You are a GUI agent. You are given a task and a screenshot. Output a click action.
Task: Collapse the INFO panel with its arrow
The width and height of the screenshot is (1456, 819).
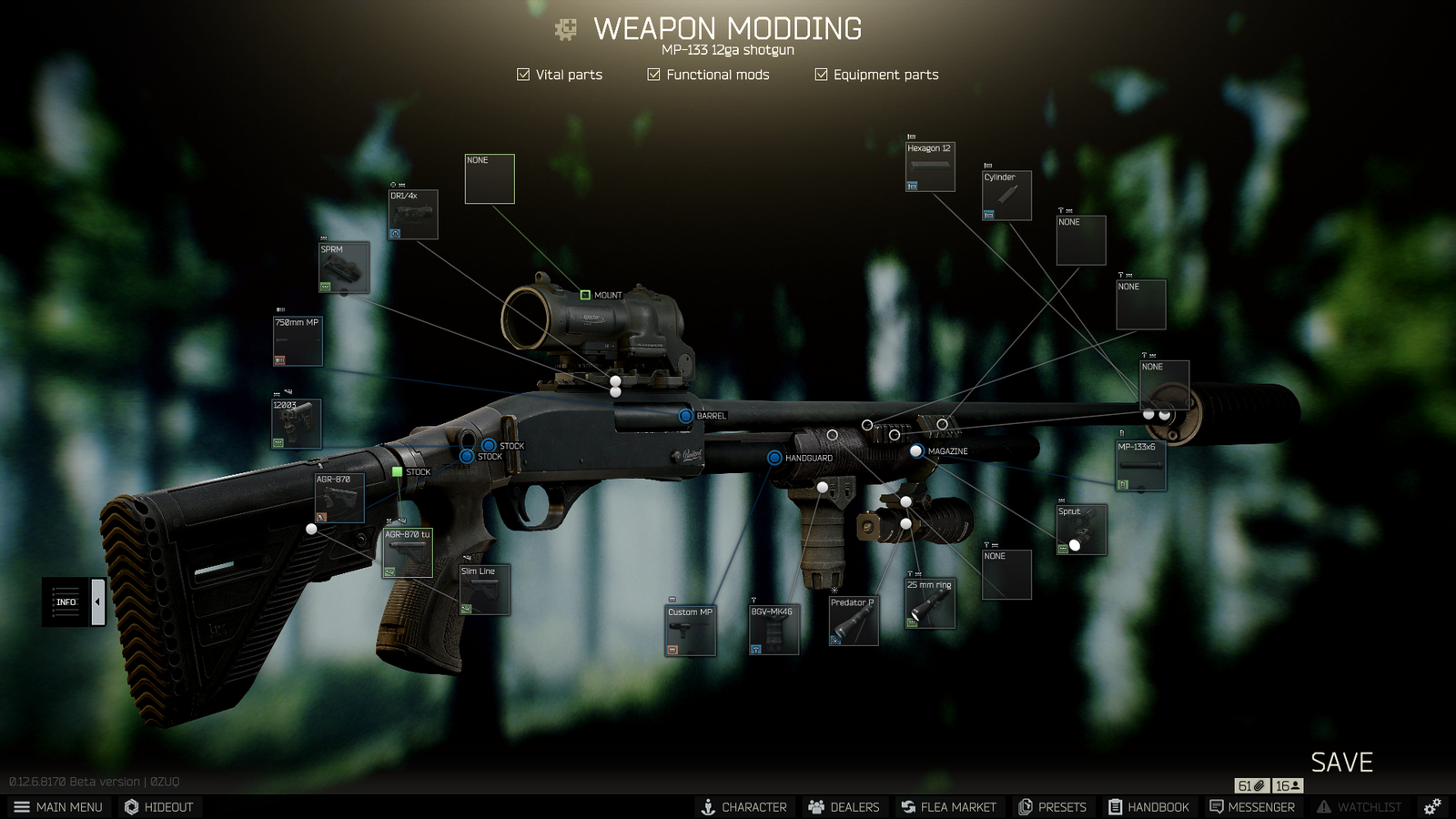96,601
